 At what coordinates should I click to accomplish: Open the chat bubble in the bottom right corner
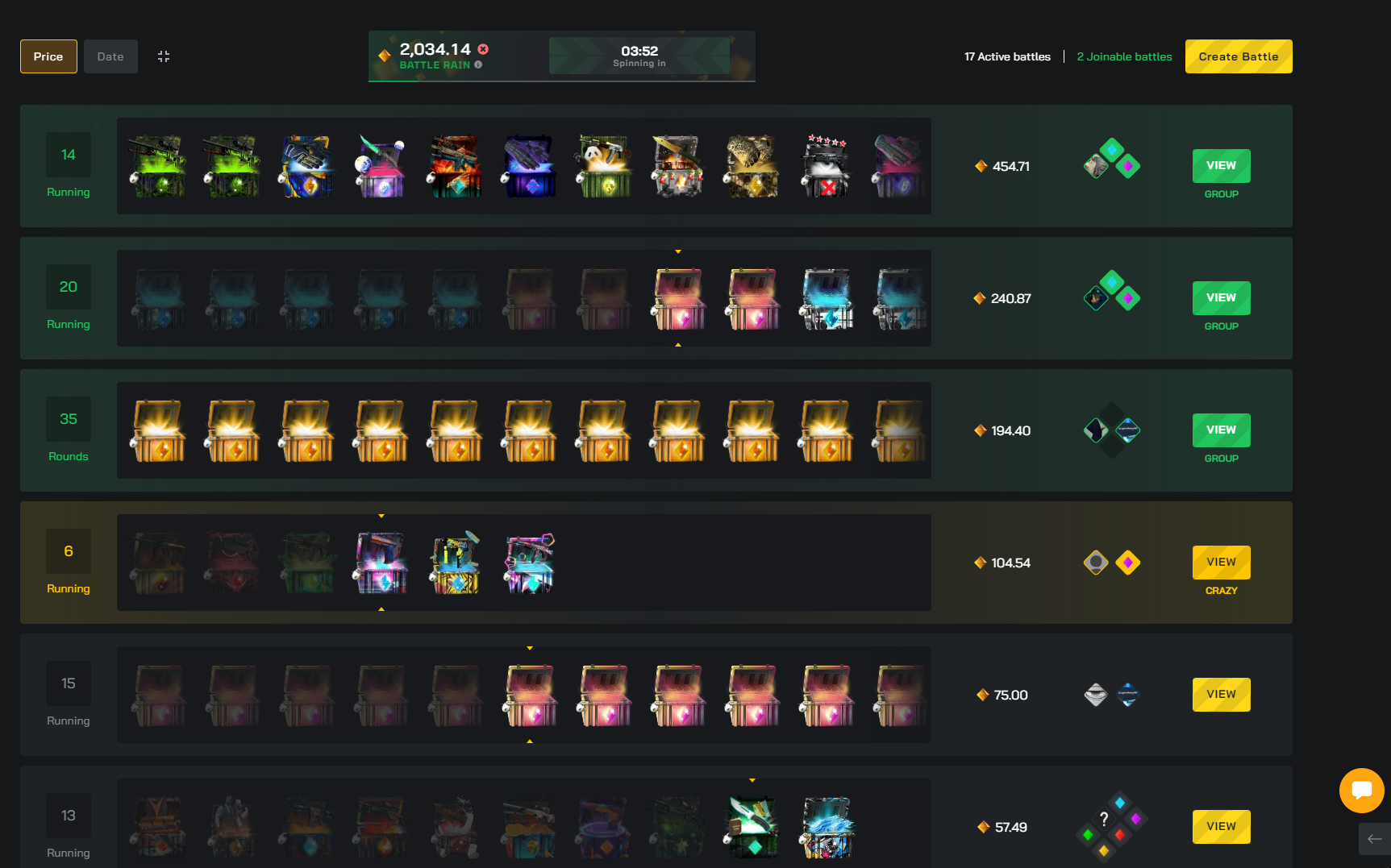tap(1362, 791)
